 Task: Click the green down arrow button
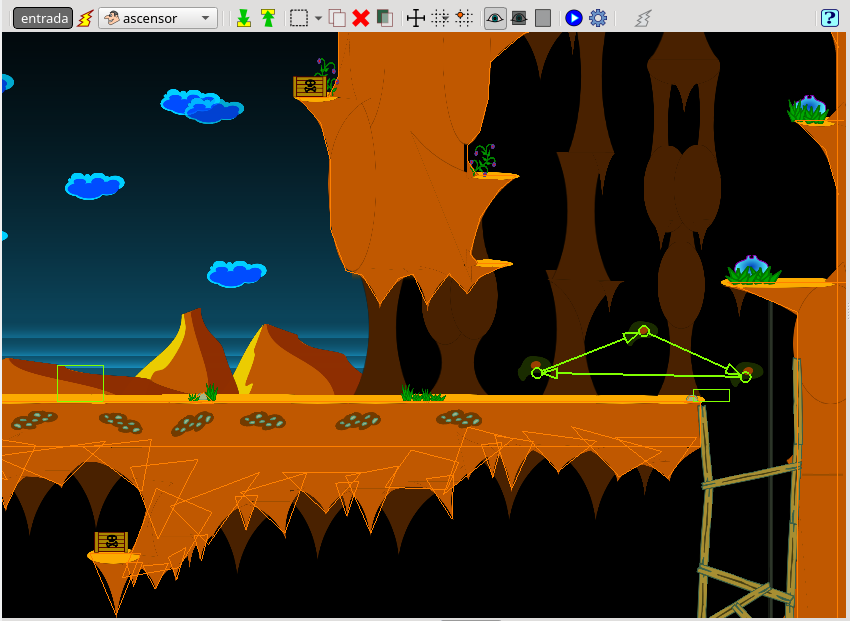244,18
